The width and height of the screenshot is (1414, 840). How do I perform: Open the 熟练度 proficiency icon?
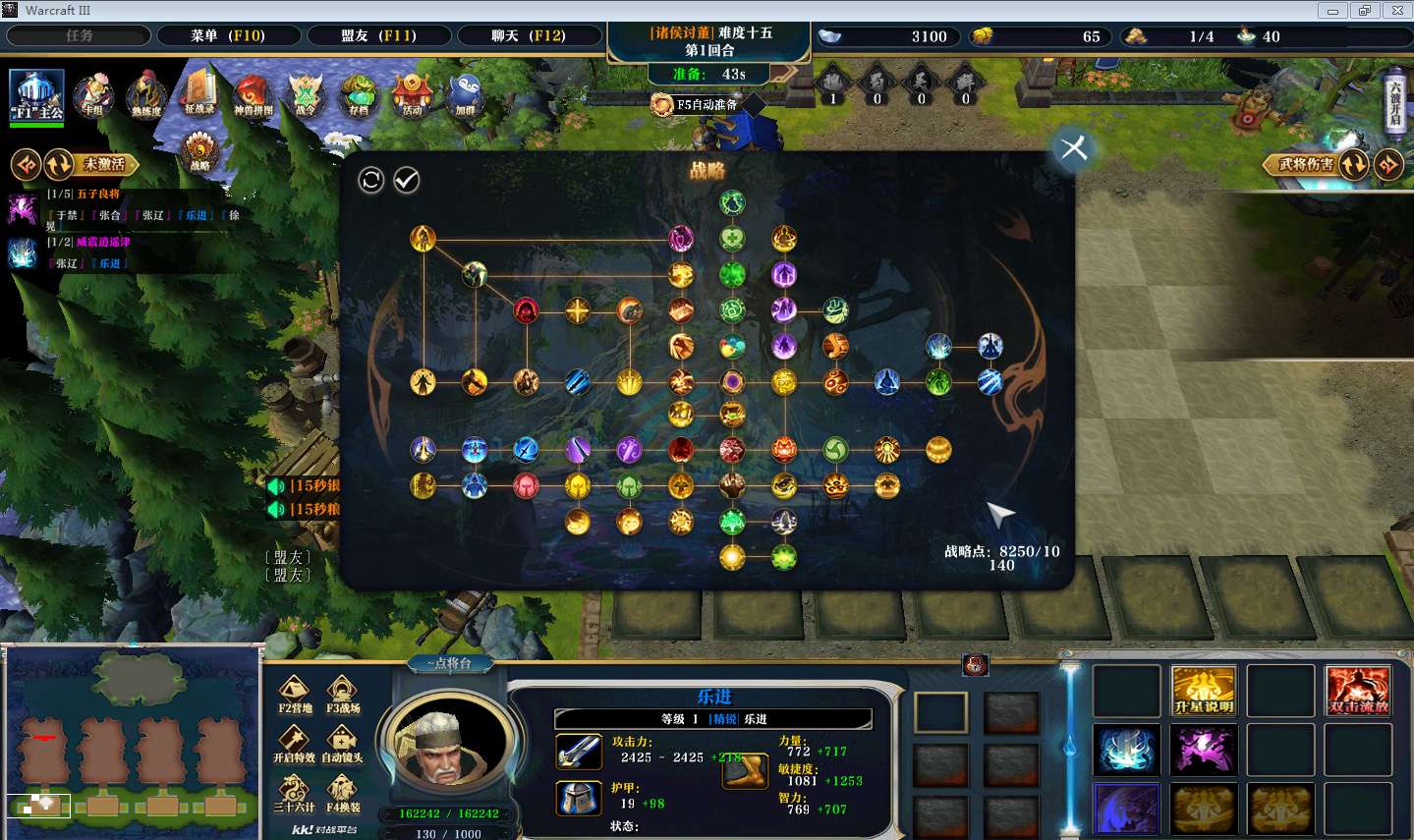point(145,96)
